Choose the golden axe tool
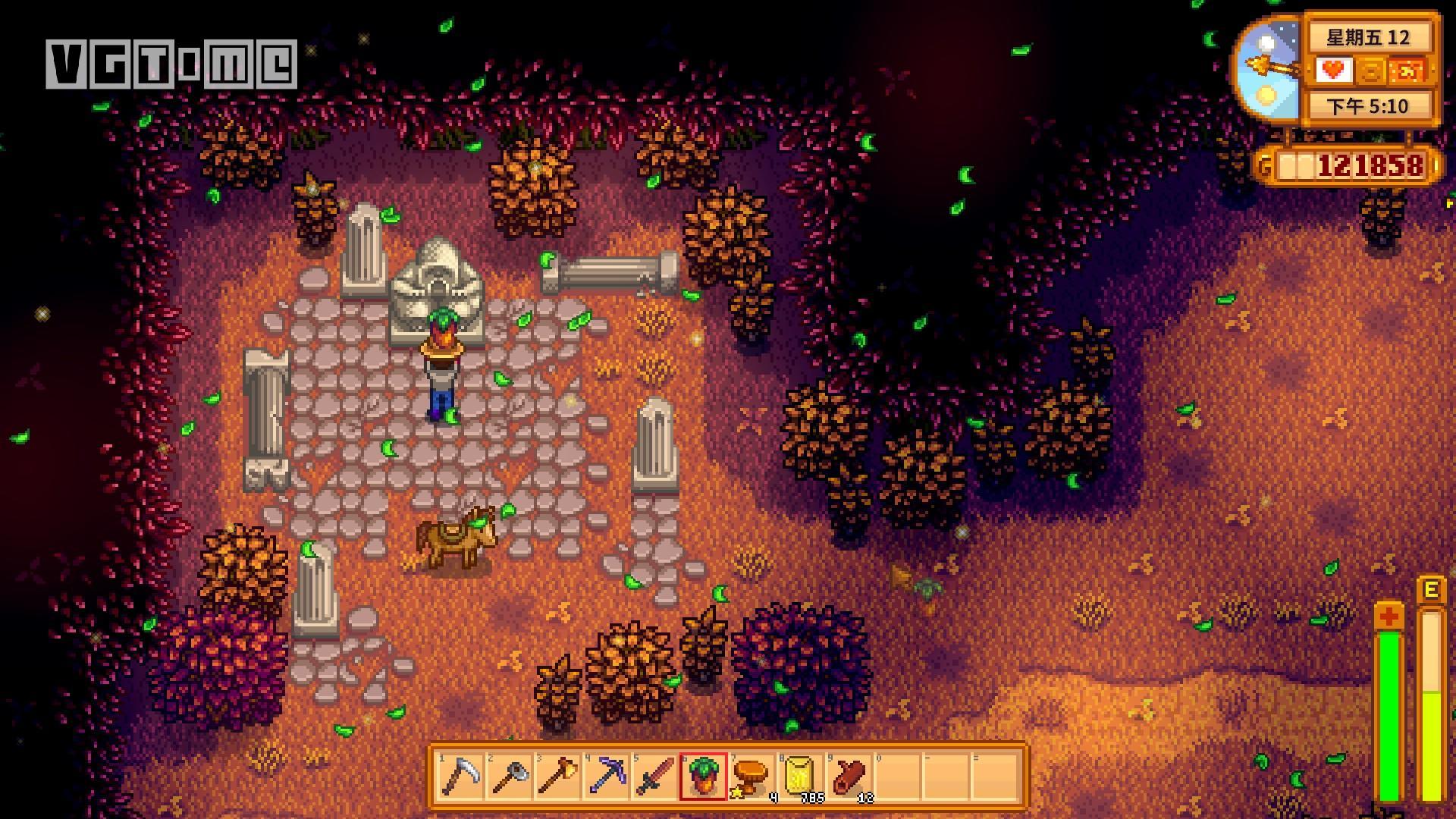The image size is (1456, 819). pos(557,777)
